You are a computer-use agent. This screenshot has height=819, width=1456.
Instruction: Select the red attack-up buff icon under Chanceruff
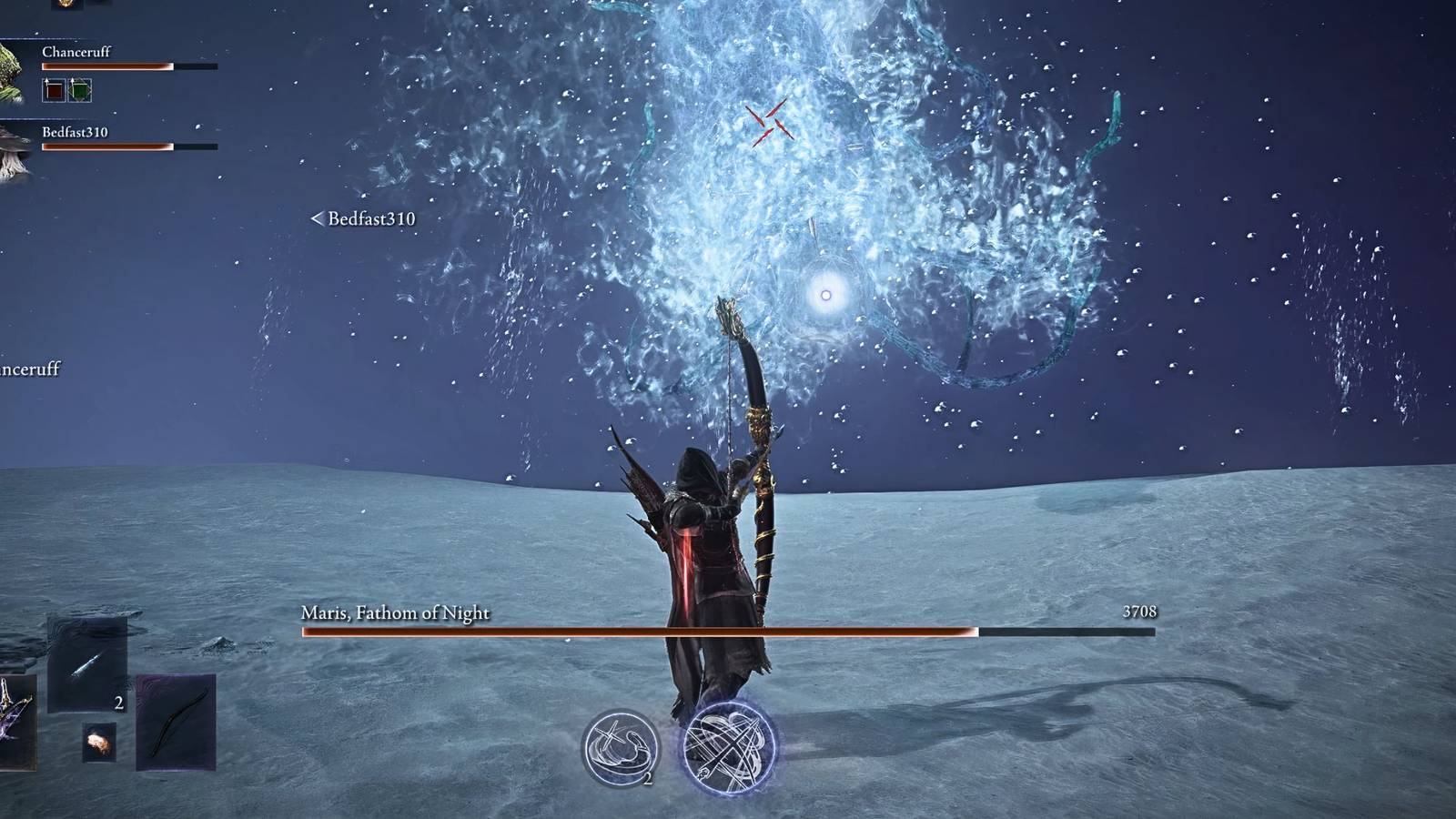coord(53,89)
